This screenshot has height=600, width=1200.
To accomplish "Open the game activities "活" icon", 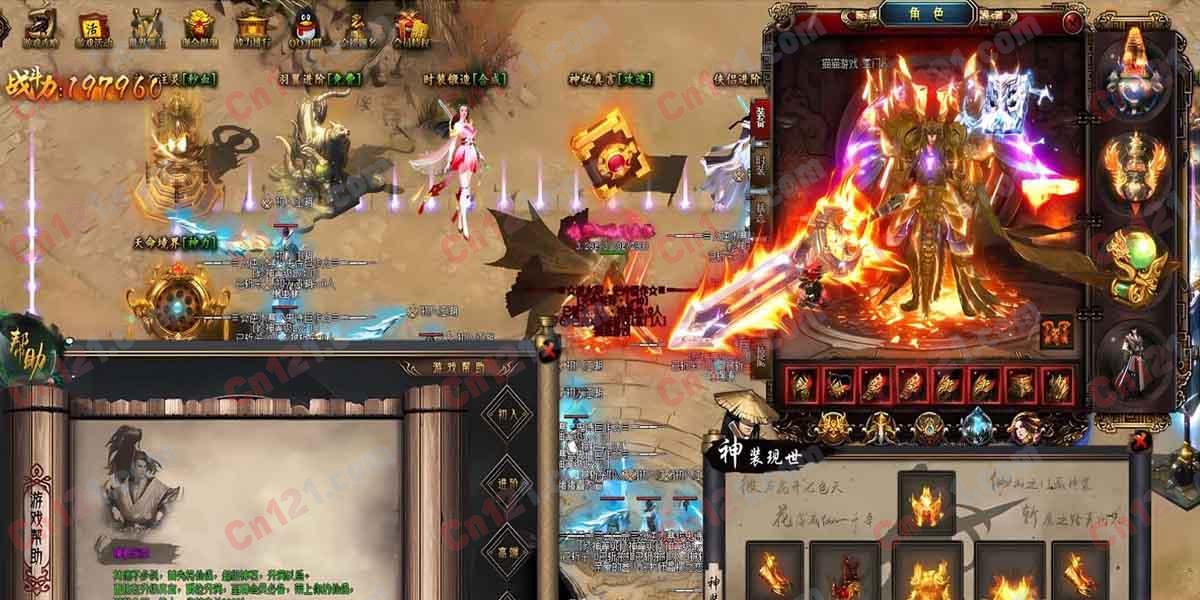I will tap(93, 27).
